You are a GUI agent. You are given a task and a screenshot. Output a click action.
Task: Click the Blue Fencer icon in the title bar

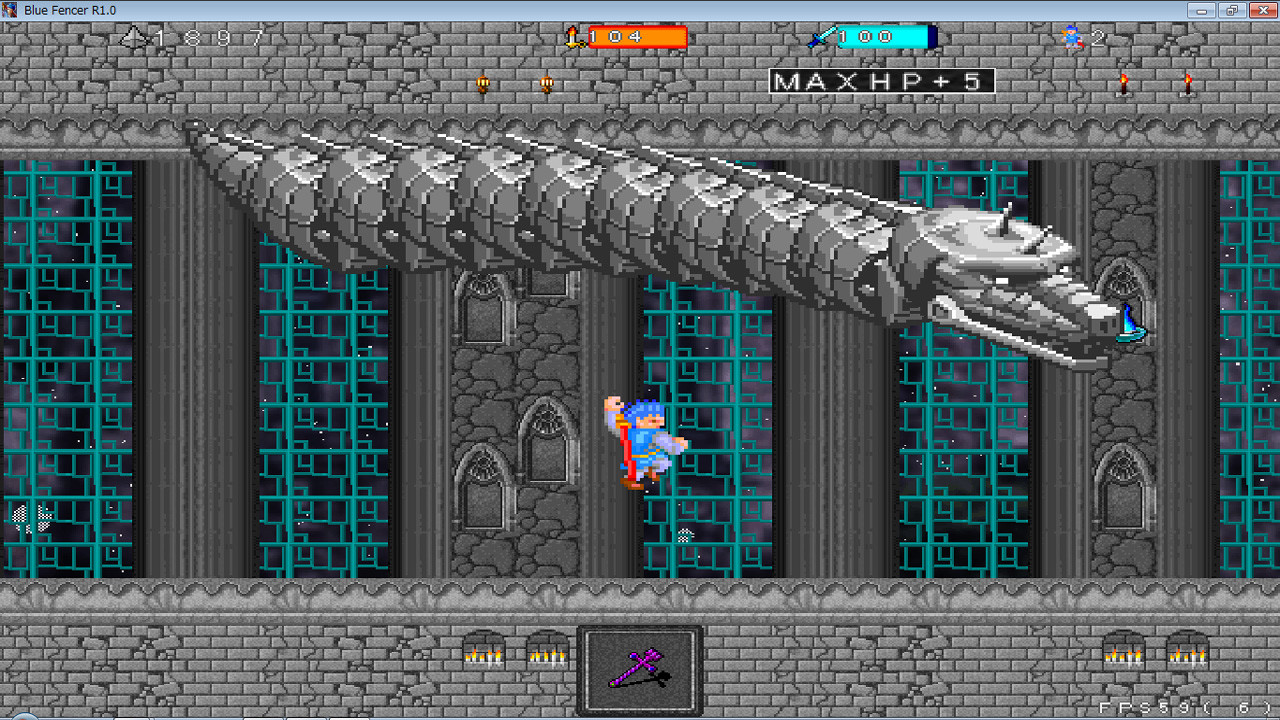click(x=10, y=10)
